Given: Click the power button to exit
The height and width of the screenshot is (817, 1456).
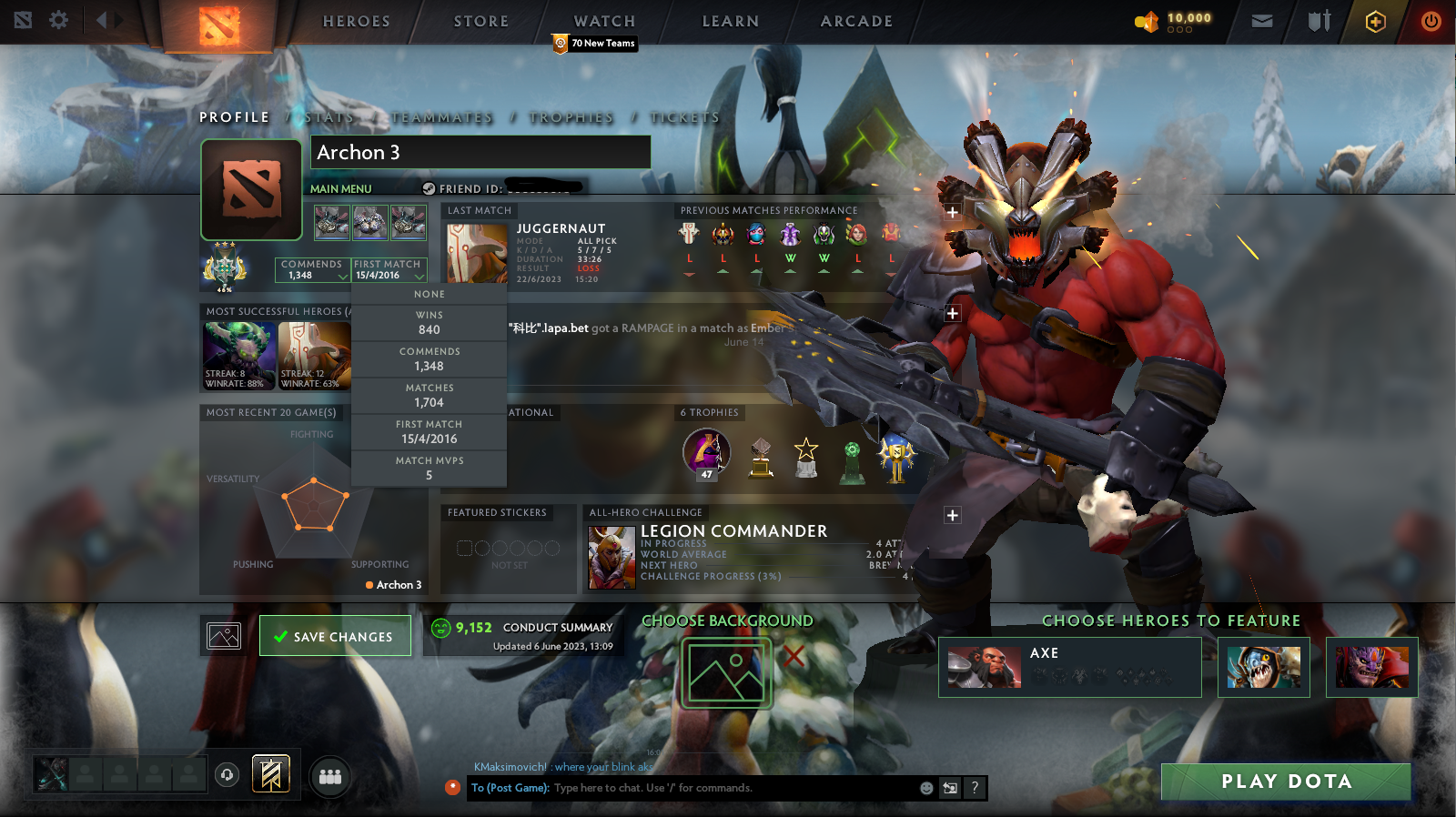Looking at the screenshot, I should click(x=1431, y=20).
